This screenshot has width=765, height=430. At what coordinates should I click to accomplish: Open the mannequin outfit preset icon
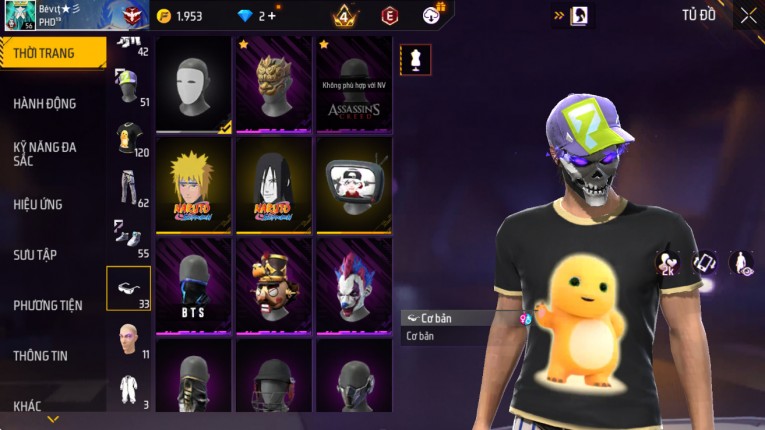tap(415, 59)
